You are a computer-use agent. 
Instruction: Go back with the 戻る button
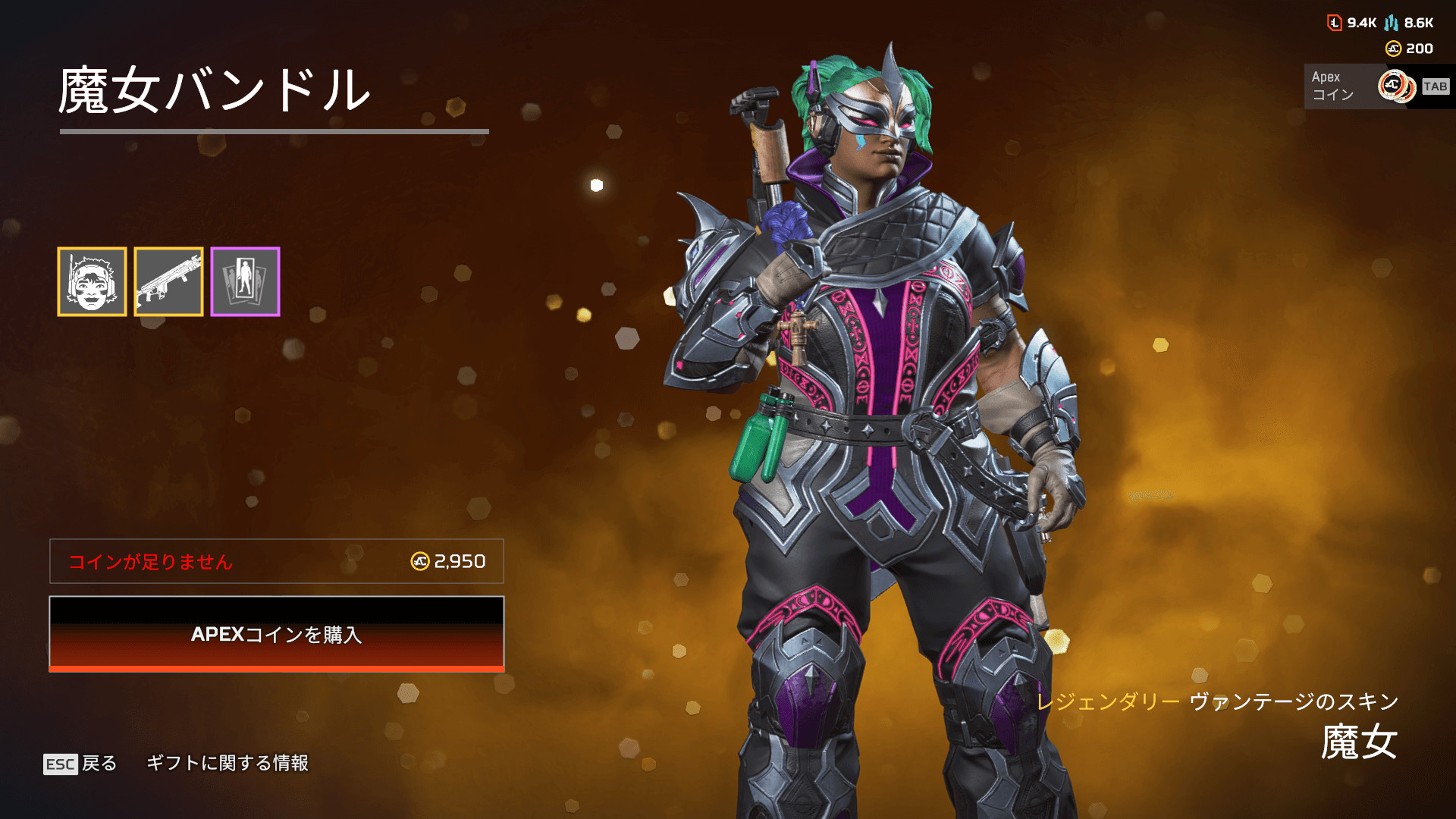tap(80, 763)
